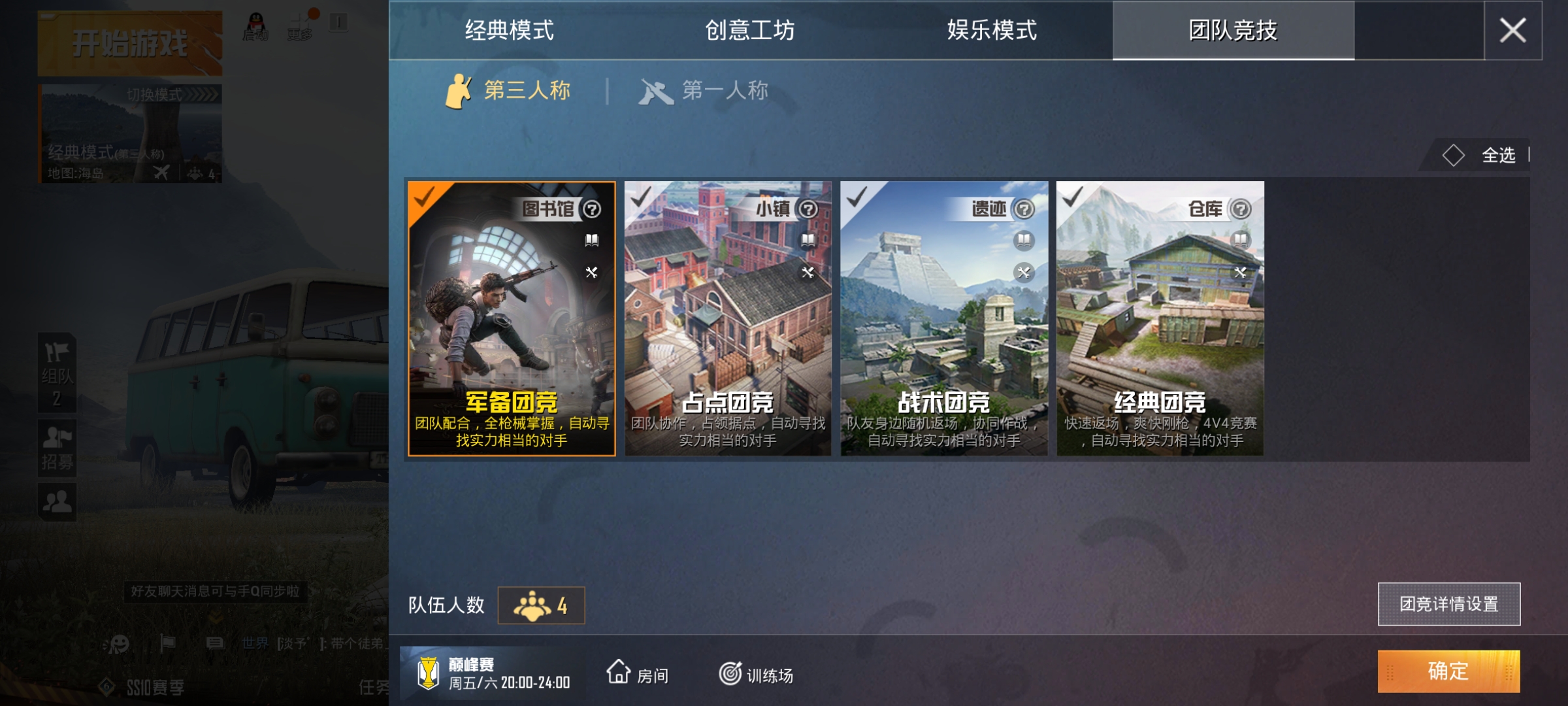Screen dimensions: 1568x706
Task: Select the 战术团竞 mode card
Action: tap(944, 327)
